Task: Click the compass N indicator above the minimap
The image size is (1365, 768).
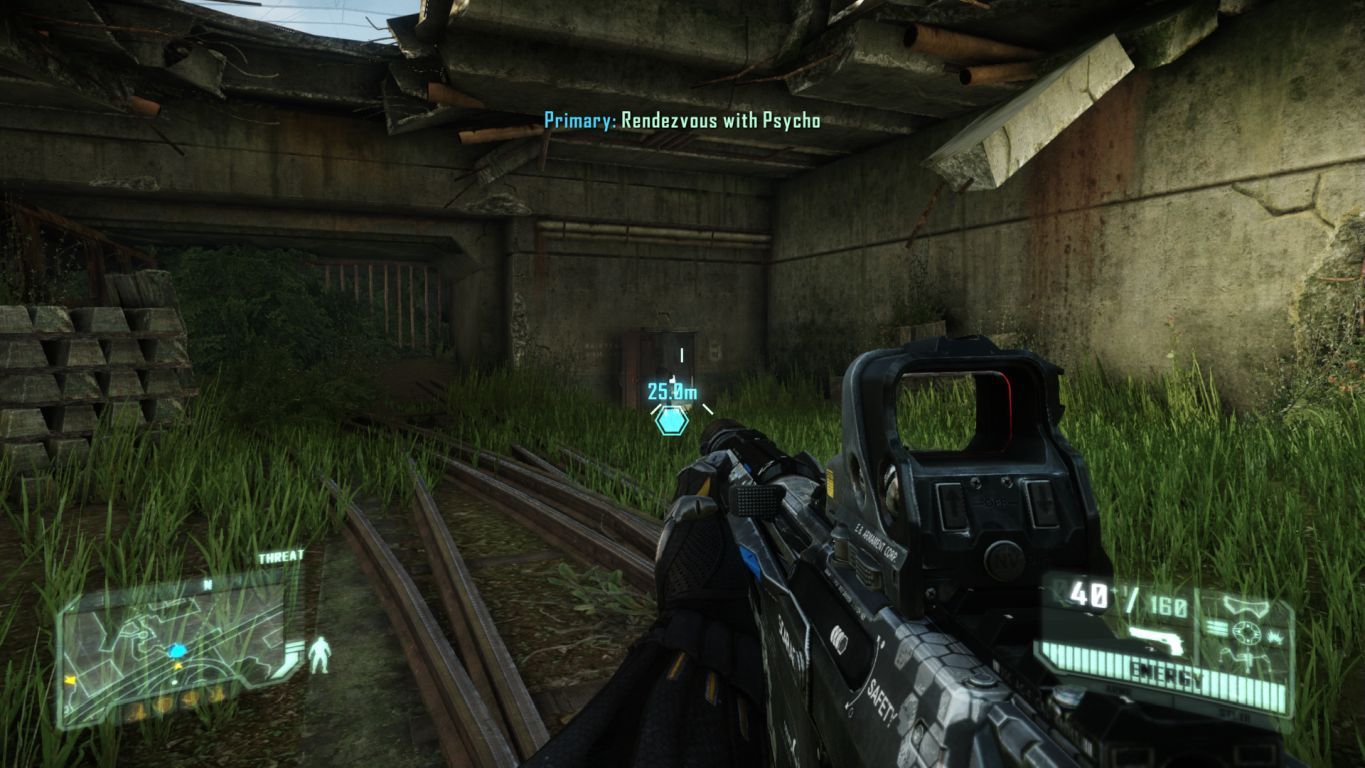Action: click(206, 584)
